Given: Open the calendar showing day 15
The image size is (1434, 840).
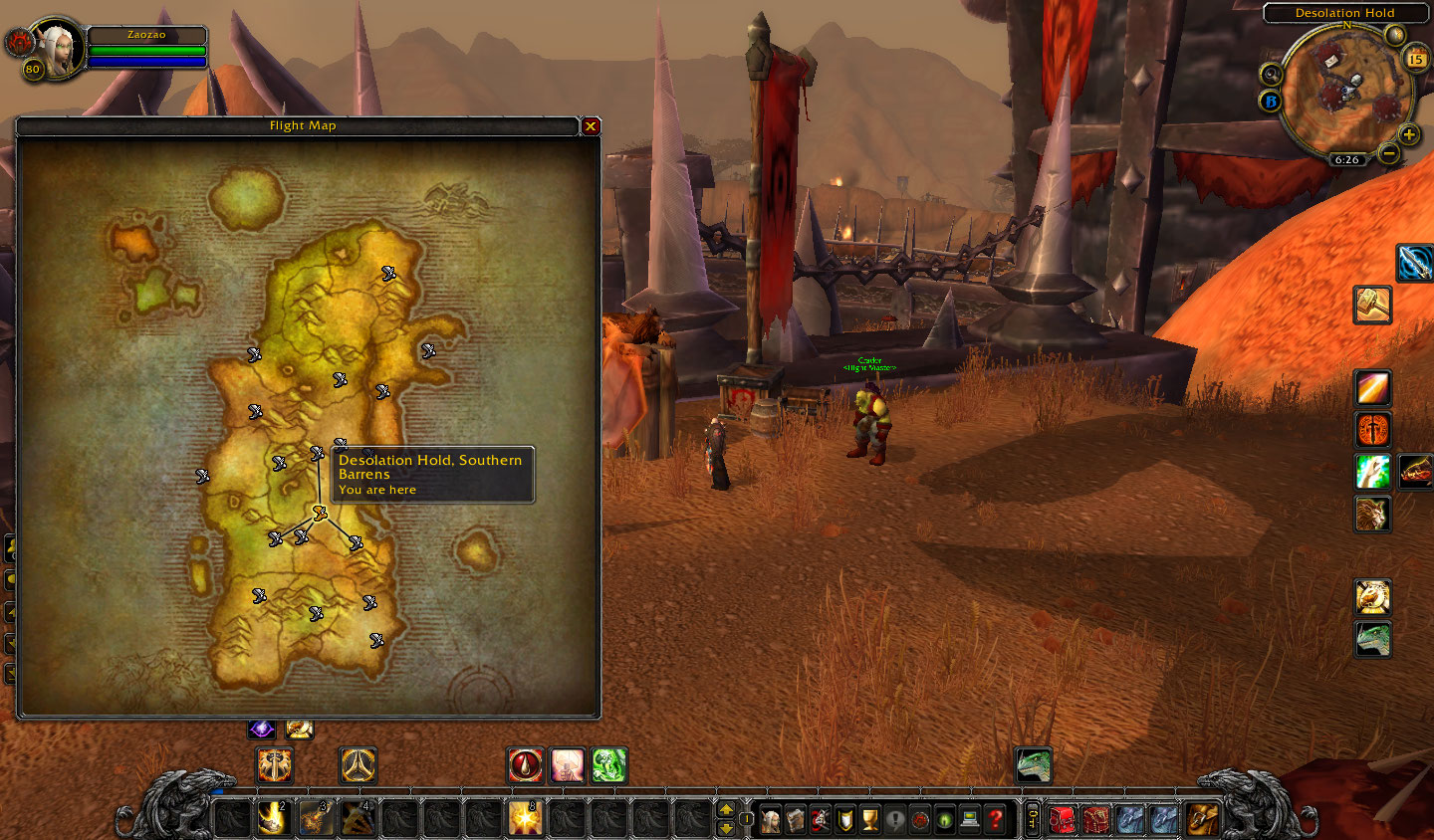Looking at the screenshot, I should pos(1415,60).
